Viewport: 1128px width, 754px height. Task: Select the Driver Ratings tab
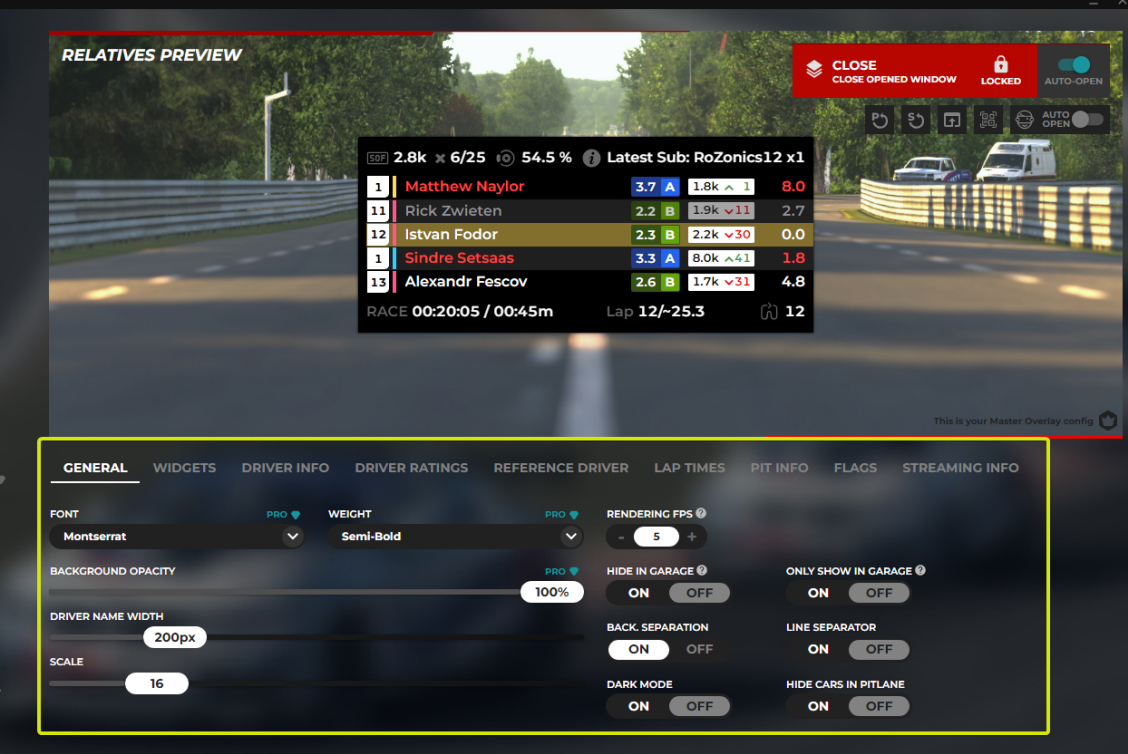(x=411, y=468)
